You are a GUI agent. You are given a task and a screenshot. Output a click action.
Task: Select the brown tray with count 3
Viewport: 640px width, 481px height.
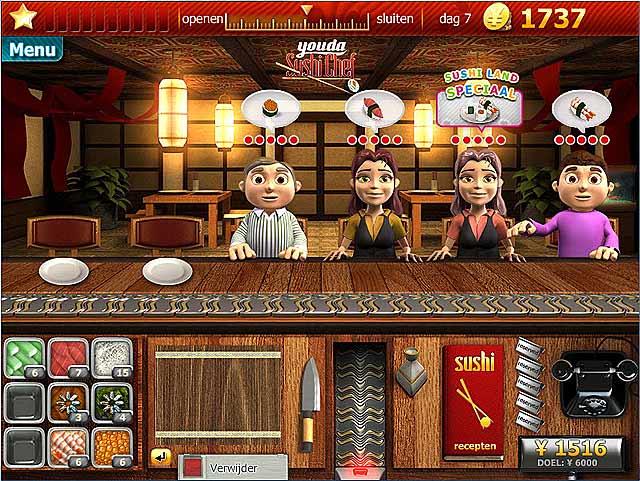coord(68,403)
